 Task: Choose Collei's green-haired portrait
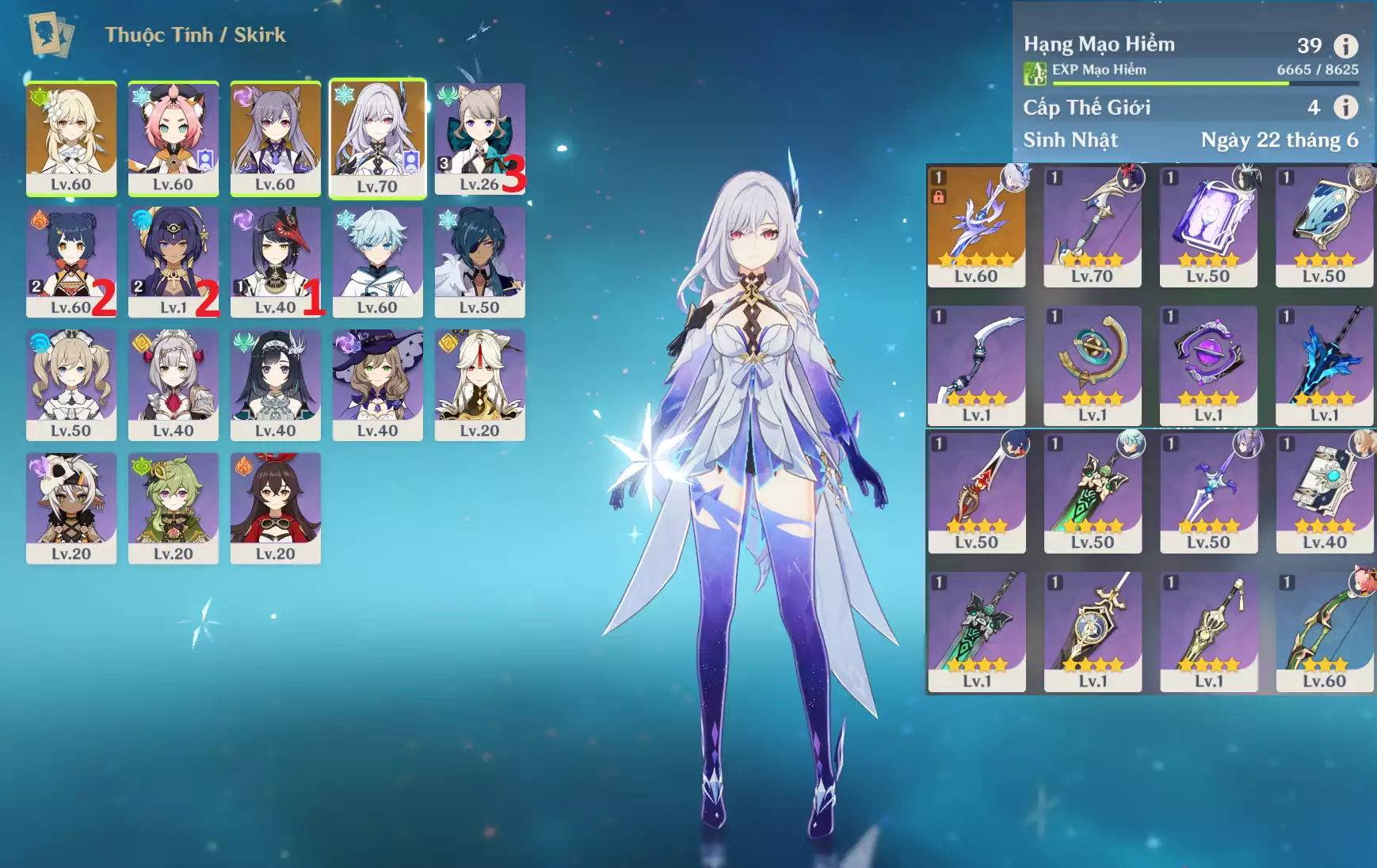click(174, 508)
